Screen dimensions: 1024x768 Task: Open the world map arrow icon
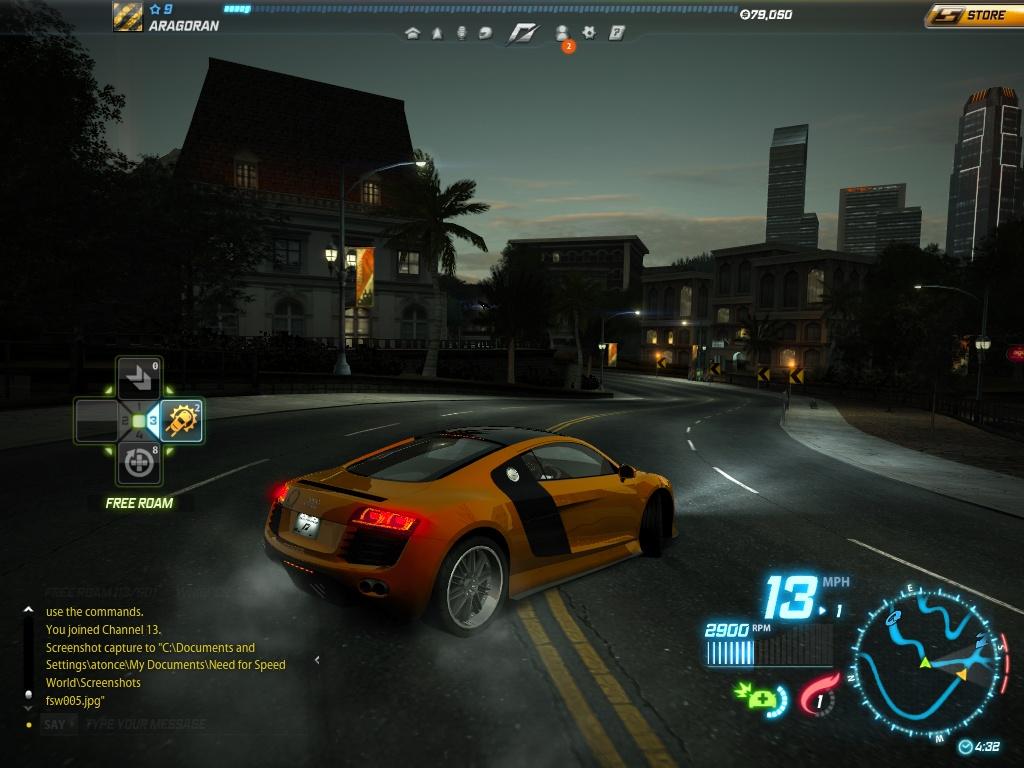pyautogui.click(x=437, y=33)
